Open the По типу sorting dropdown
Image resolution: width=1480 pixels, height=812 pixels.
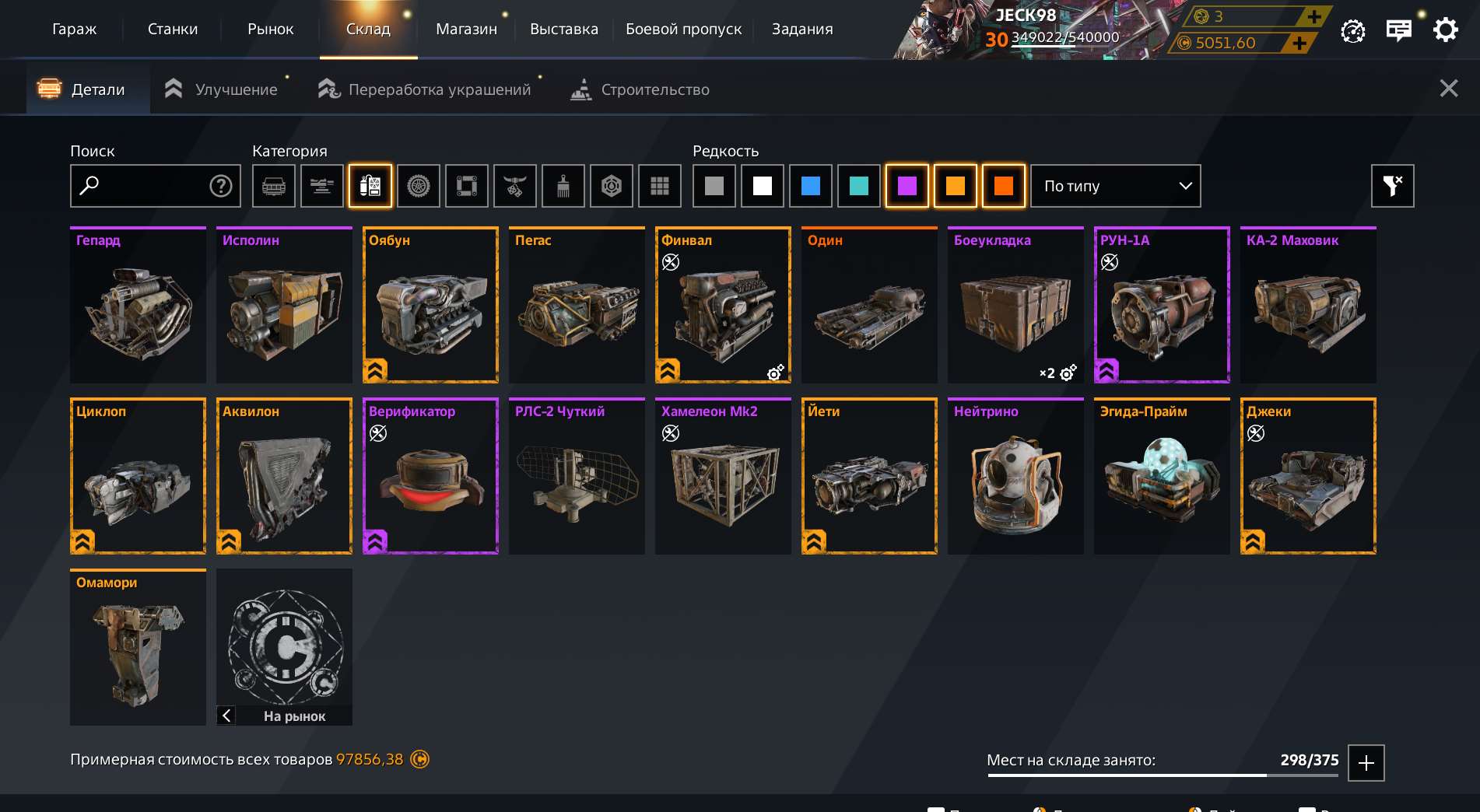point(1116,186)
